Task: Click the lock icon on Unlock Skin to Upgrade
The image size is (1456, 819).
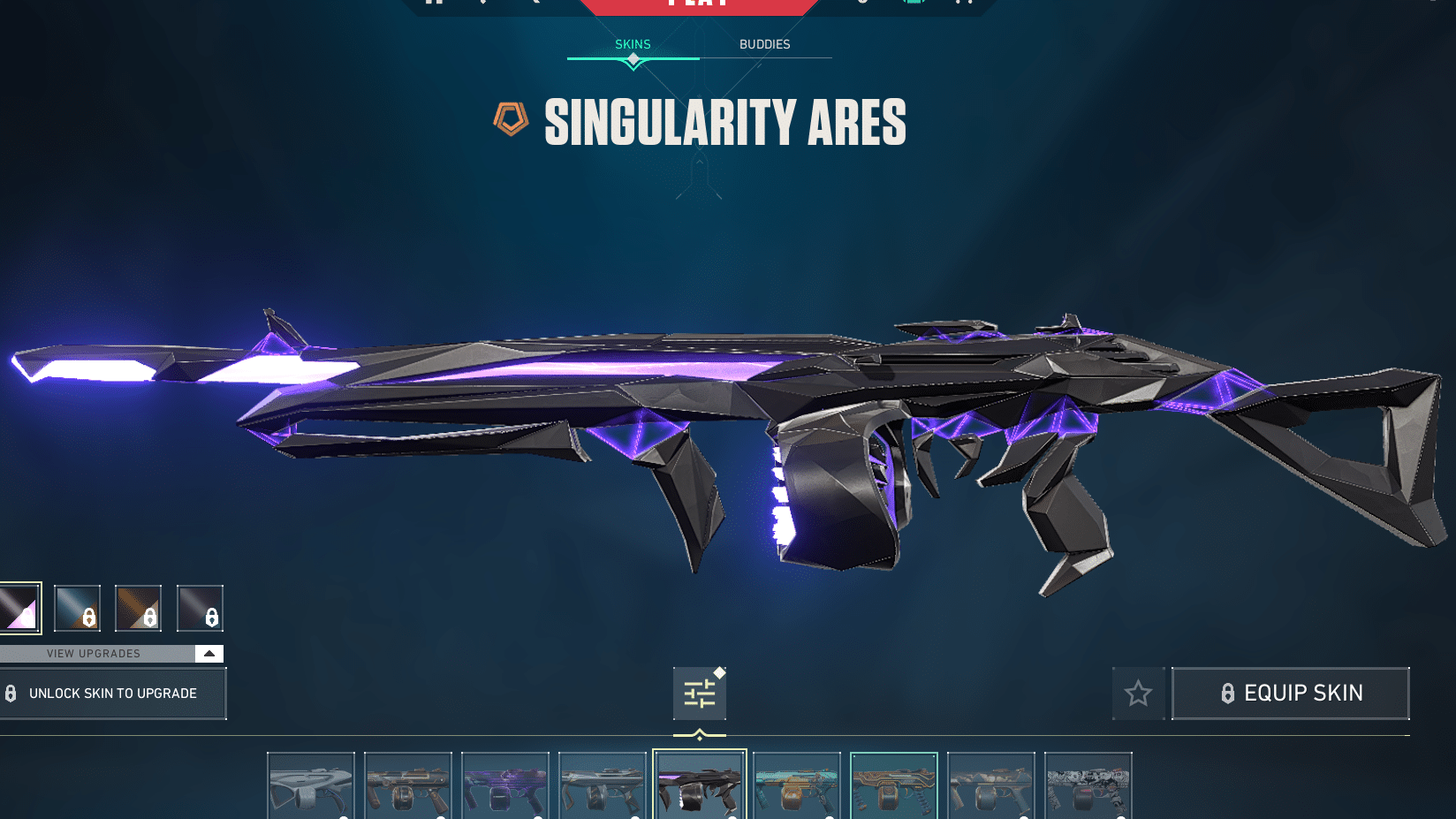Action: pyautogui.click(x=12, y=694)
